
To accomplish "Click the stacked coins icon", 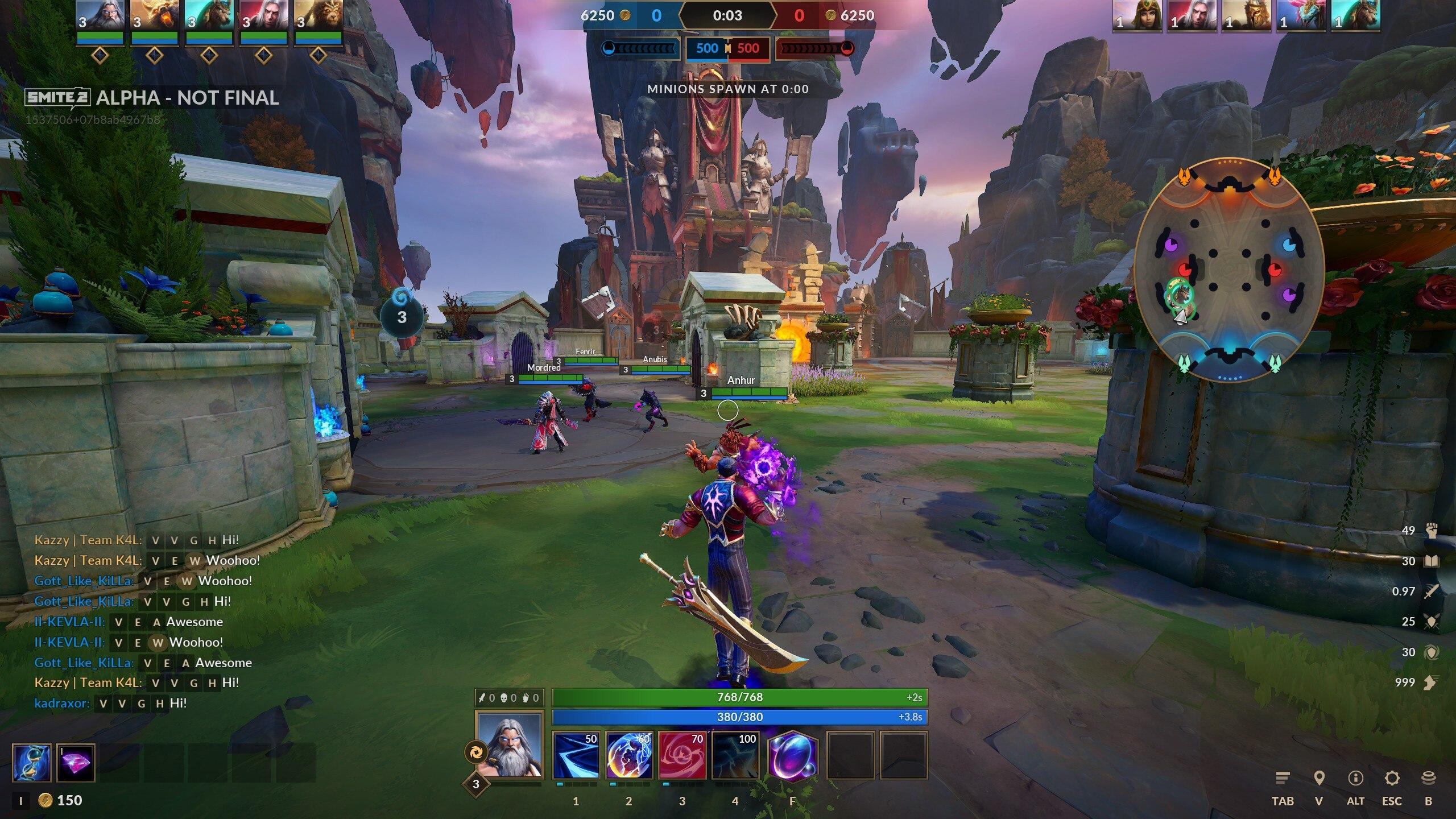I will tap(1428, 778).
